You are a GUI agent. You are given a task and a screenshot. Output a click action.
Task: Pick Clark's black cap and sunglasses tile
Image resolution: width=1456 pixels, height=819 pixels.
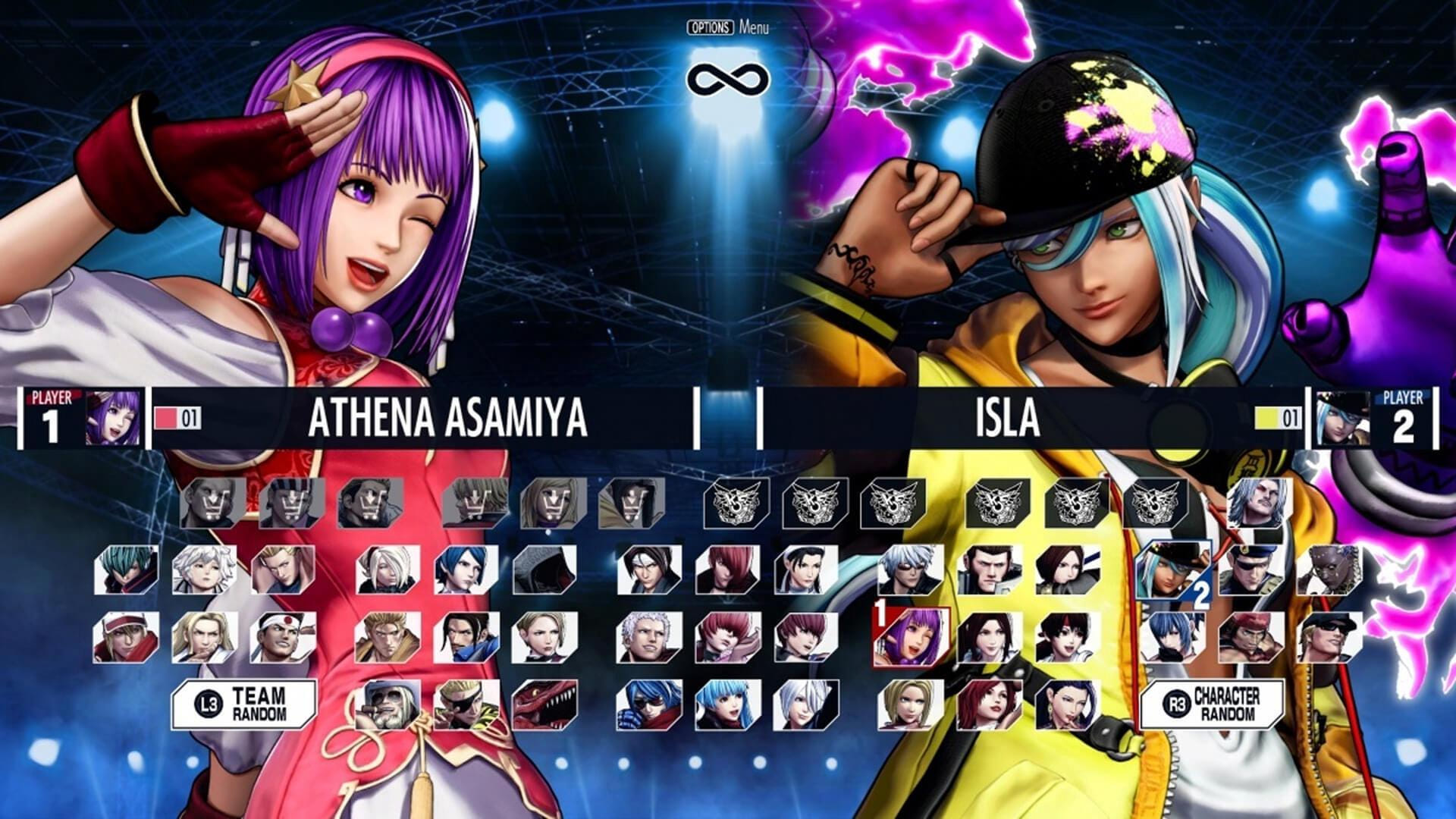1329,637
